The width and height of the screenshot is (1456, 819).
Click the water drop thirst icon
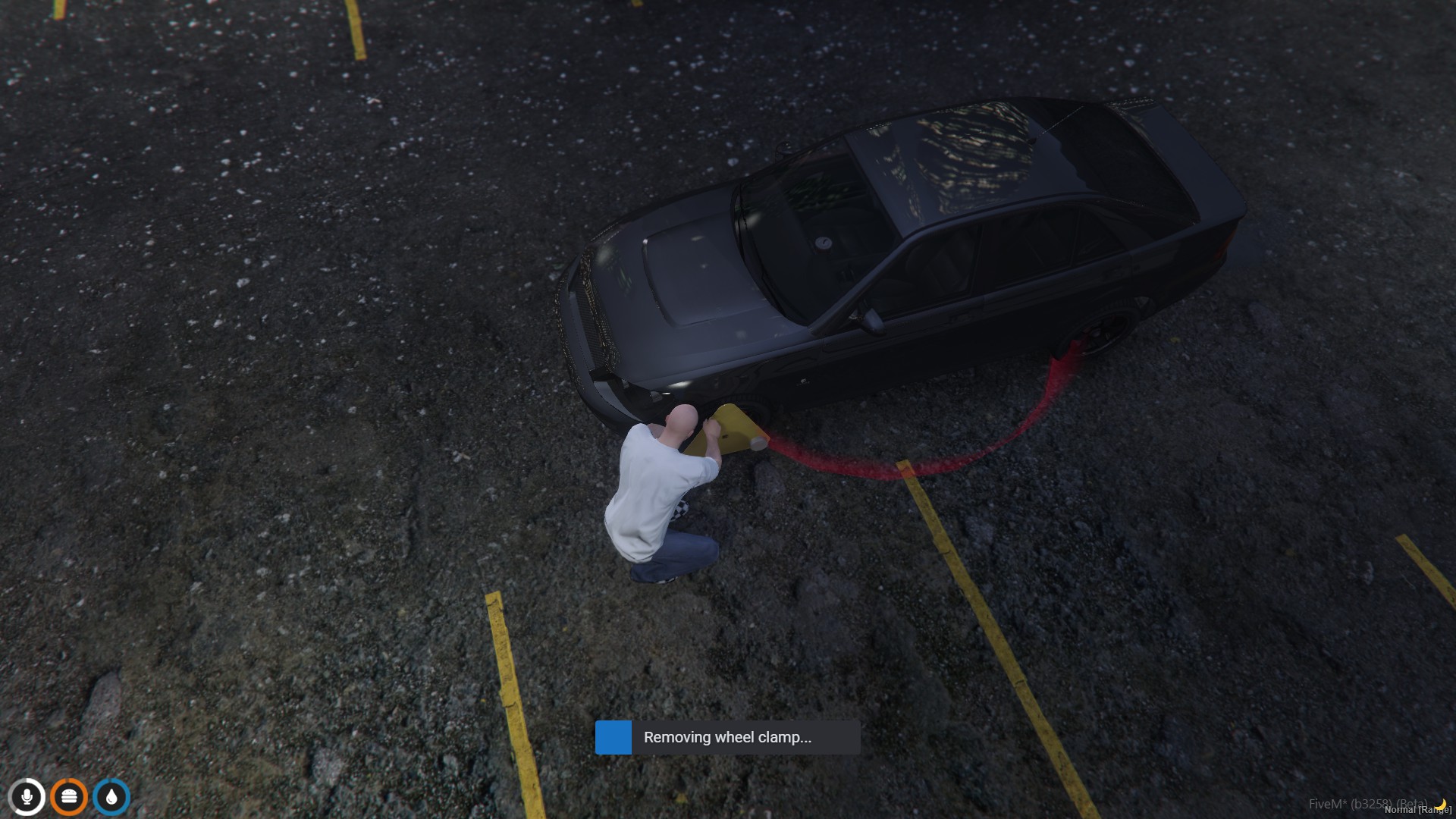(111, 797)
